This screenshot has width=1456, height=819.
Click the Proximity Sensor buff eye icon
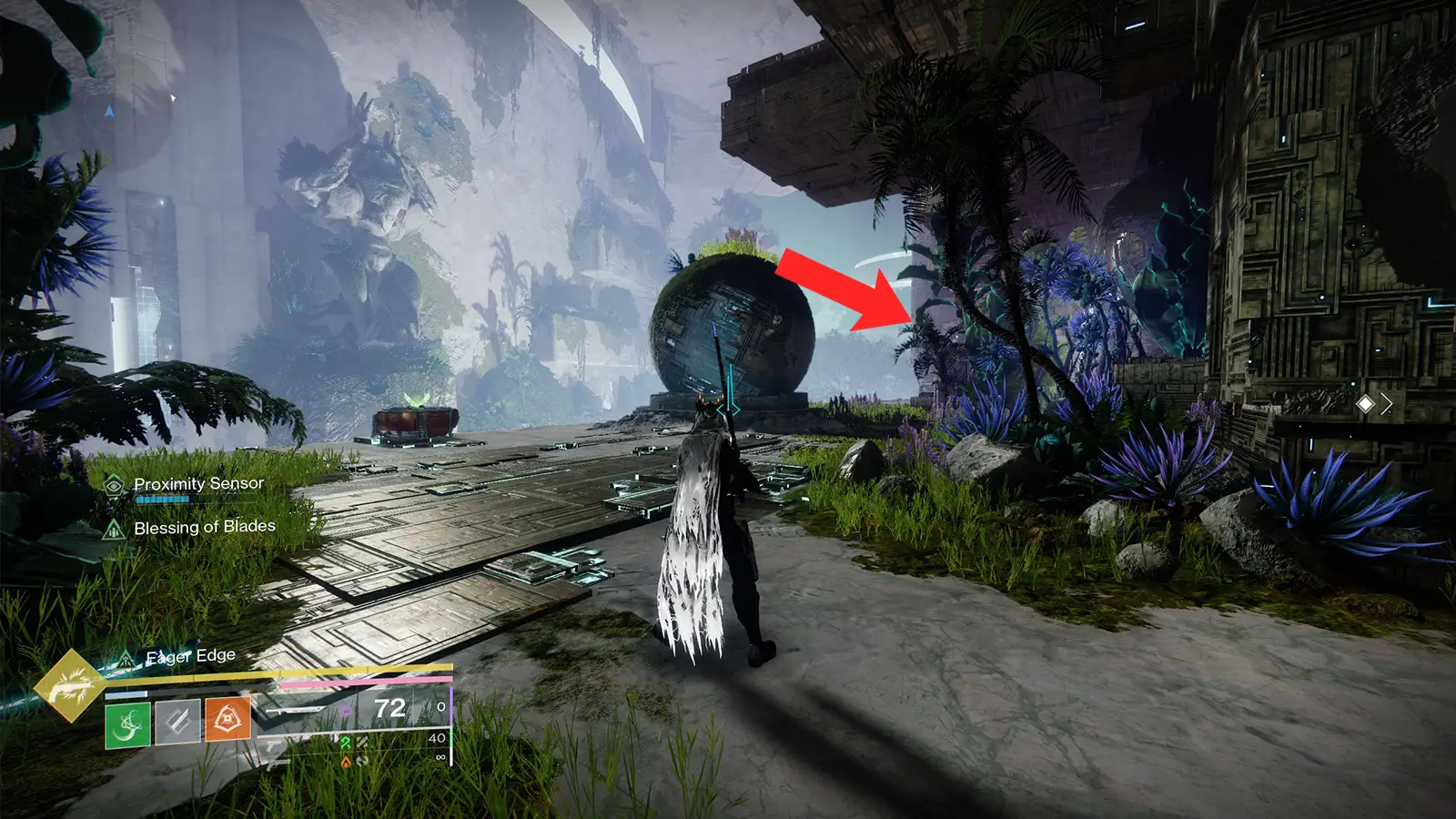coord(113,486)
